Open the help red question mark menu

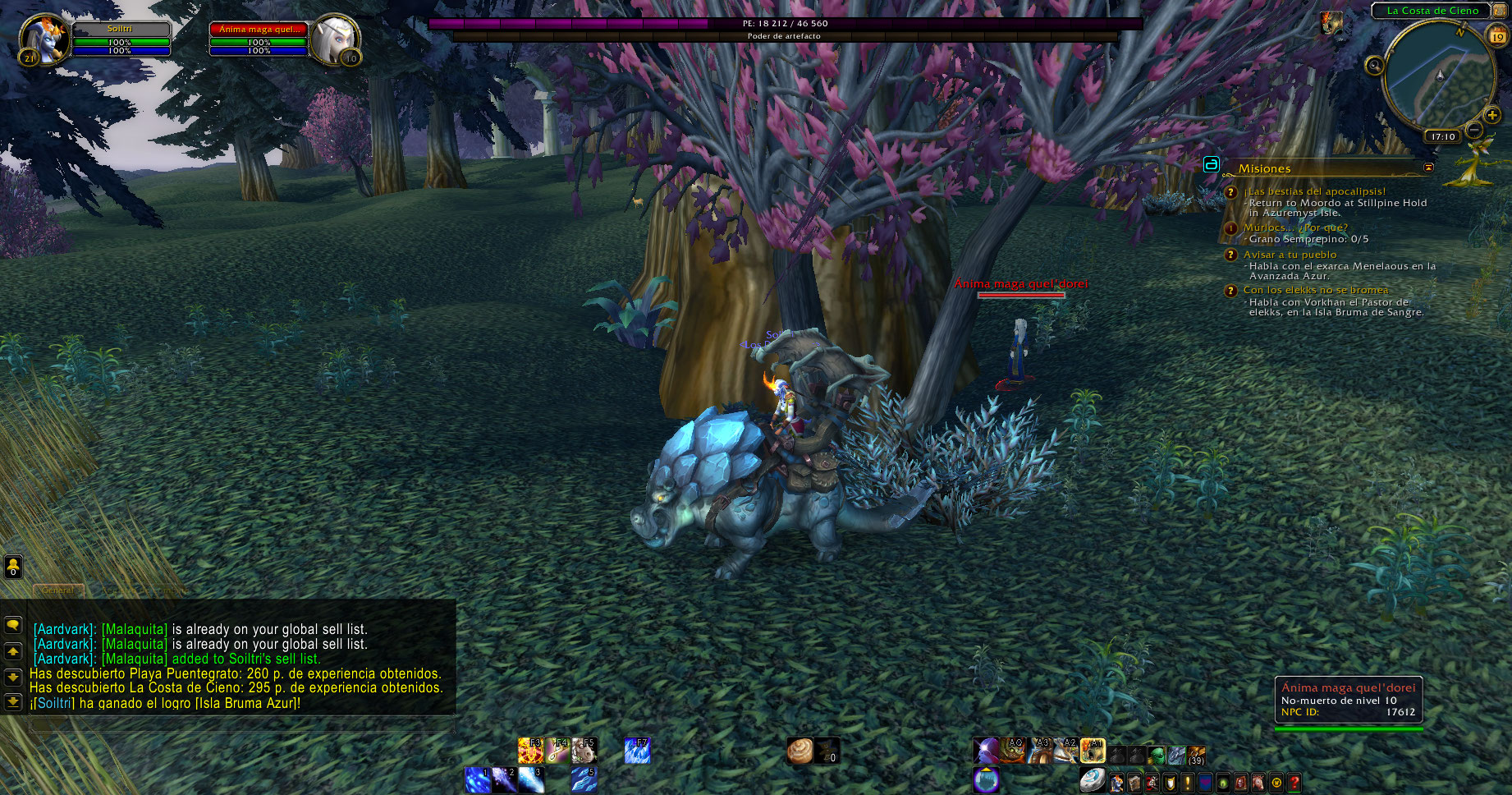pyautogui.click(x=1294, y=783)
